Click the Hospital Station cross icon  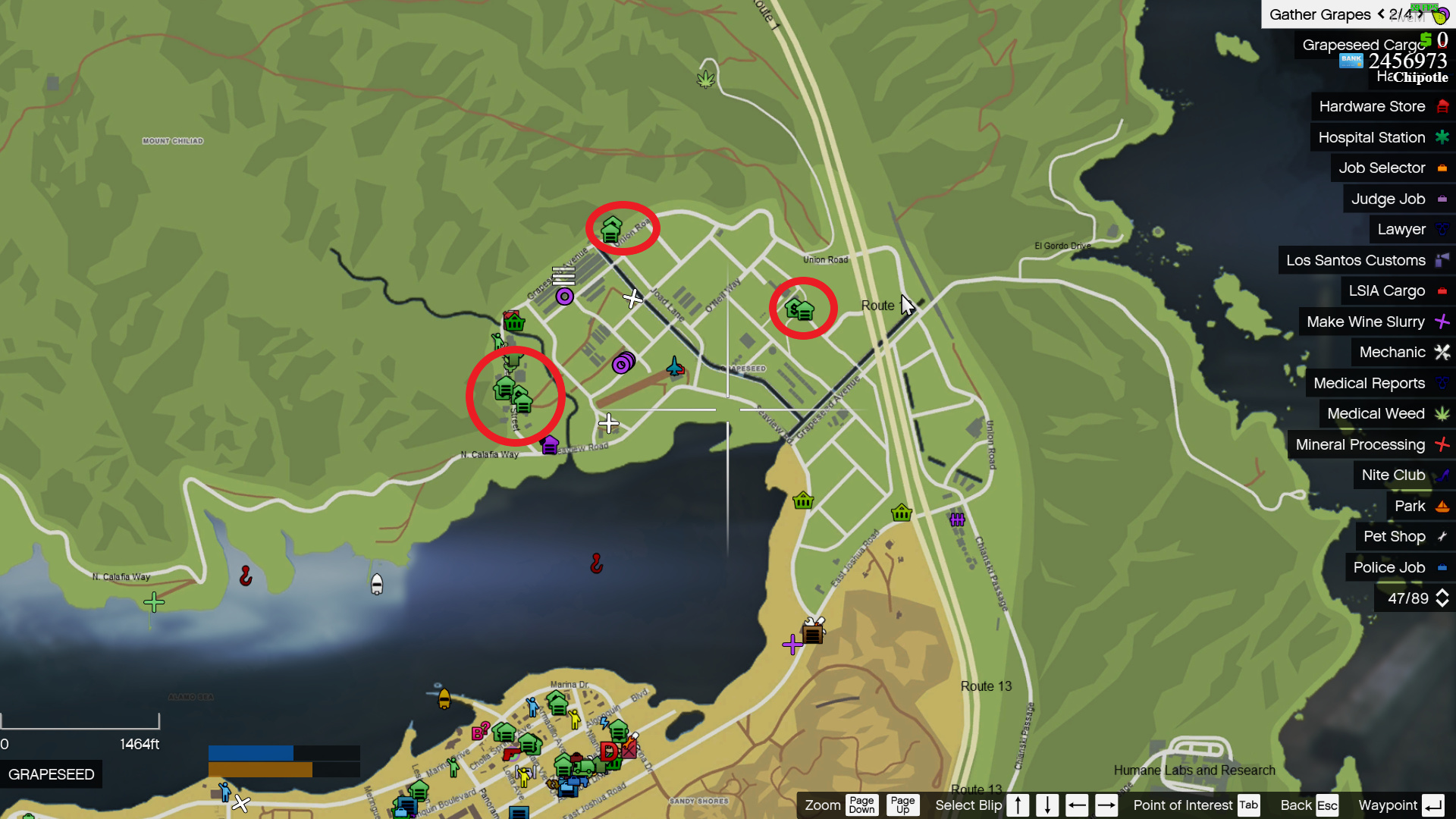click(x=1443, y=137)
